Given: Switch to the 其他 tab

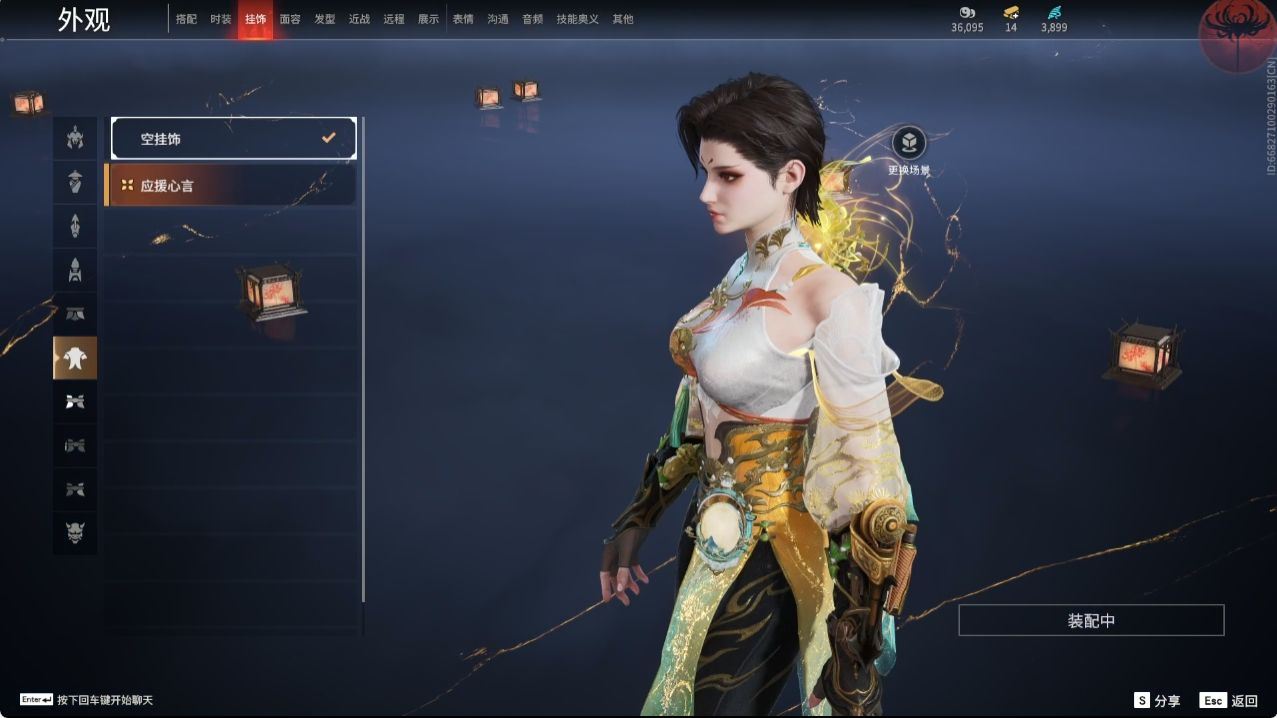Looking at the screenshot, I should [x=623, y=19].
